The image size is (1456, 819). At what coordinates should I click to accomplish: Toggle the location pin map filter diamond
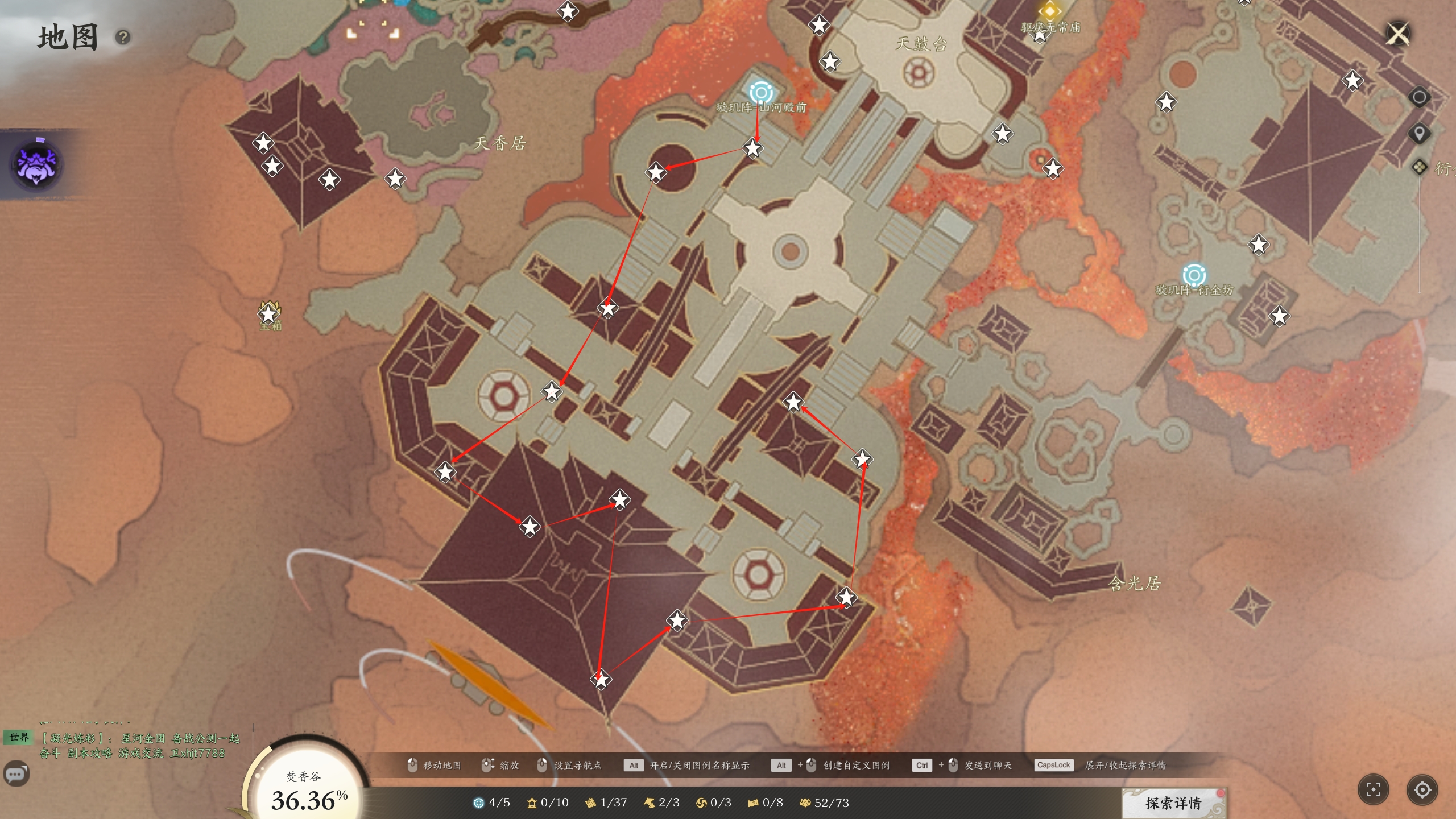[x=1419, y=134]
